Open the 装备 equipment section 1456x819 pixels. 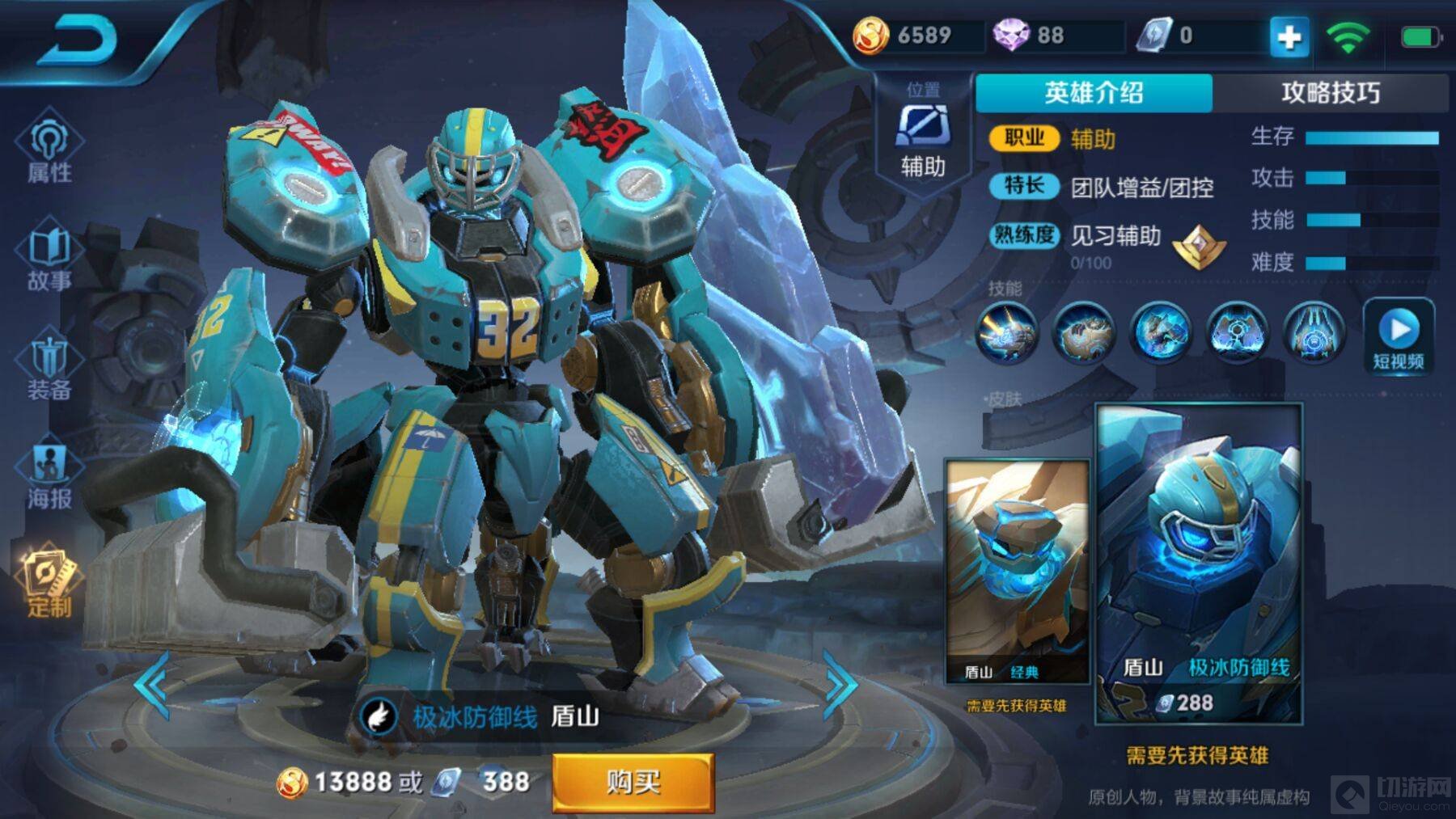click(x=49, y=368)
